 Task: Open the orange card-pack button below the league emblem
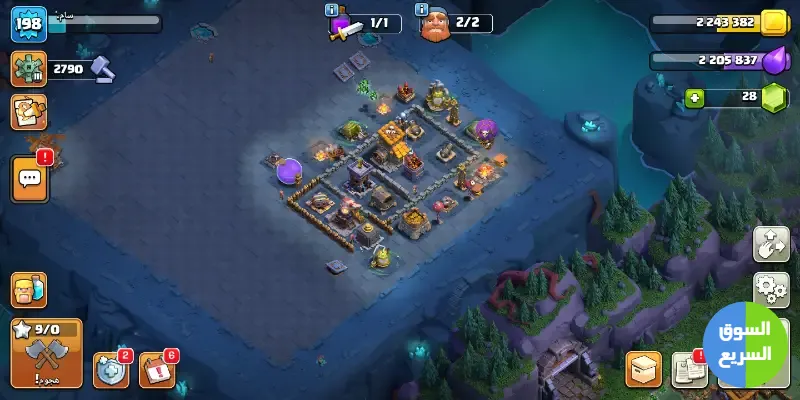tap(29, 112)
